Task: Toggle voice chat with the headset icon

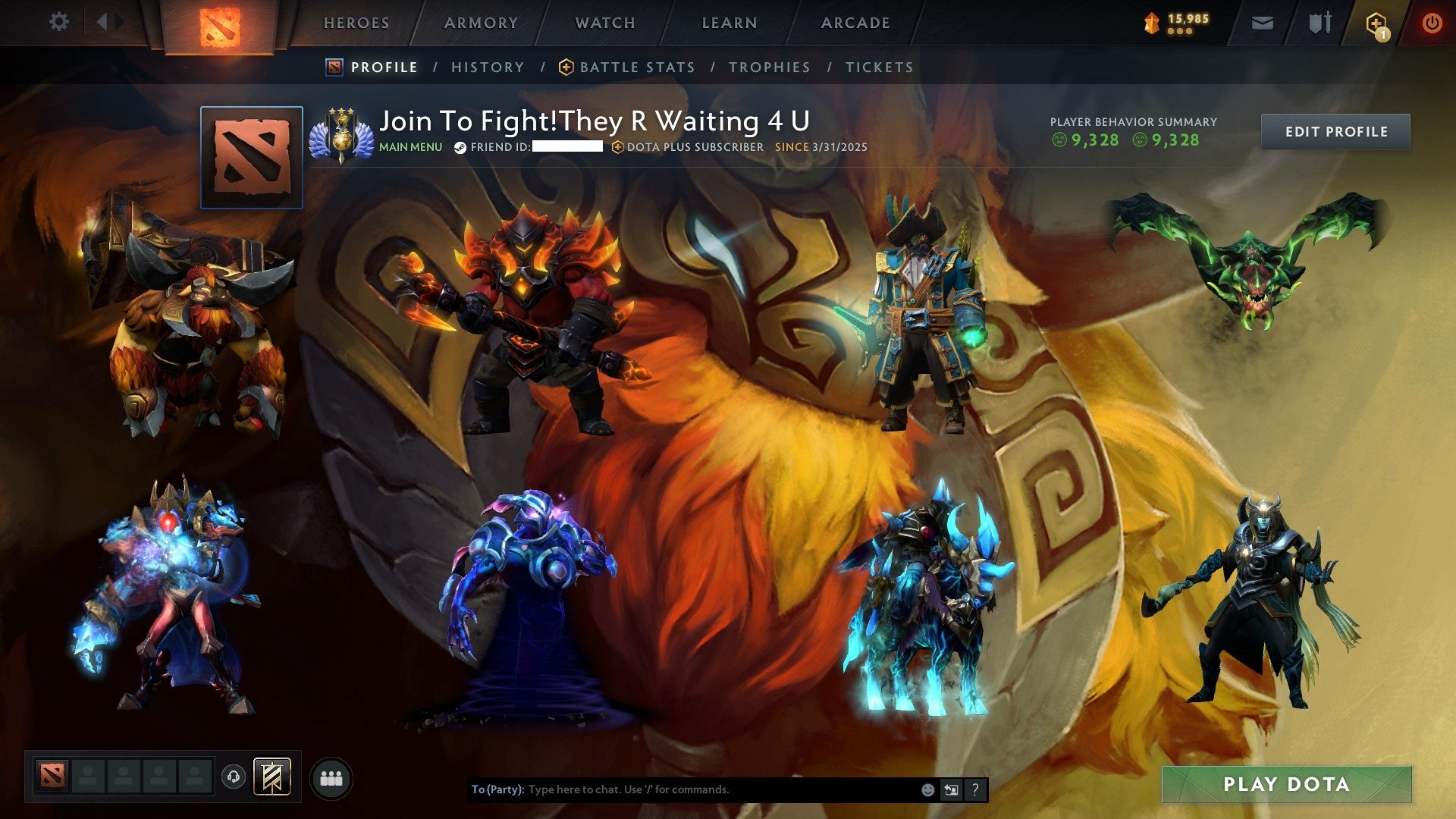Action: [234, 777]
